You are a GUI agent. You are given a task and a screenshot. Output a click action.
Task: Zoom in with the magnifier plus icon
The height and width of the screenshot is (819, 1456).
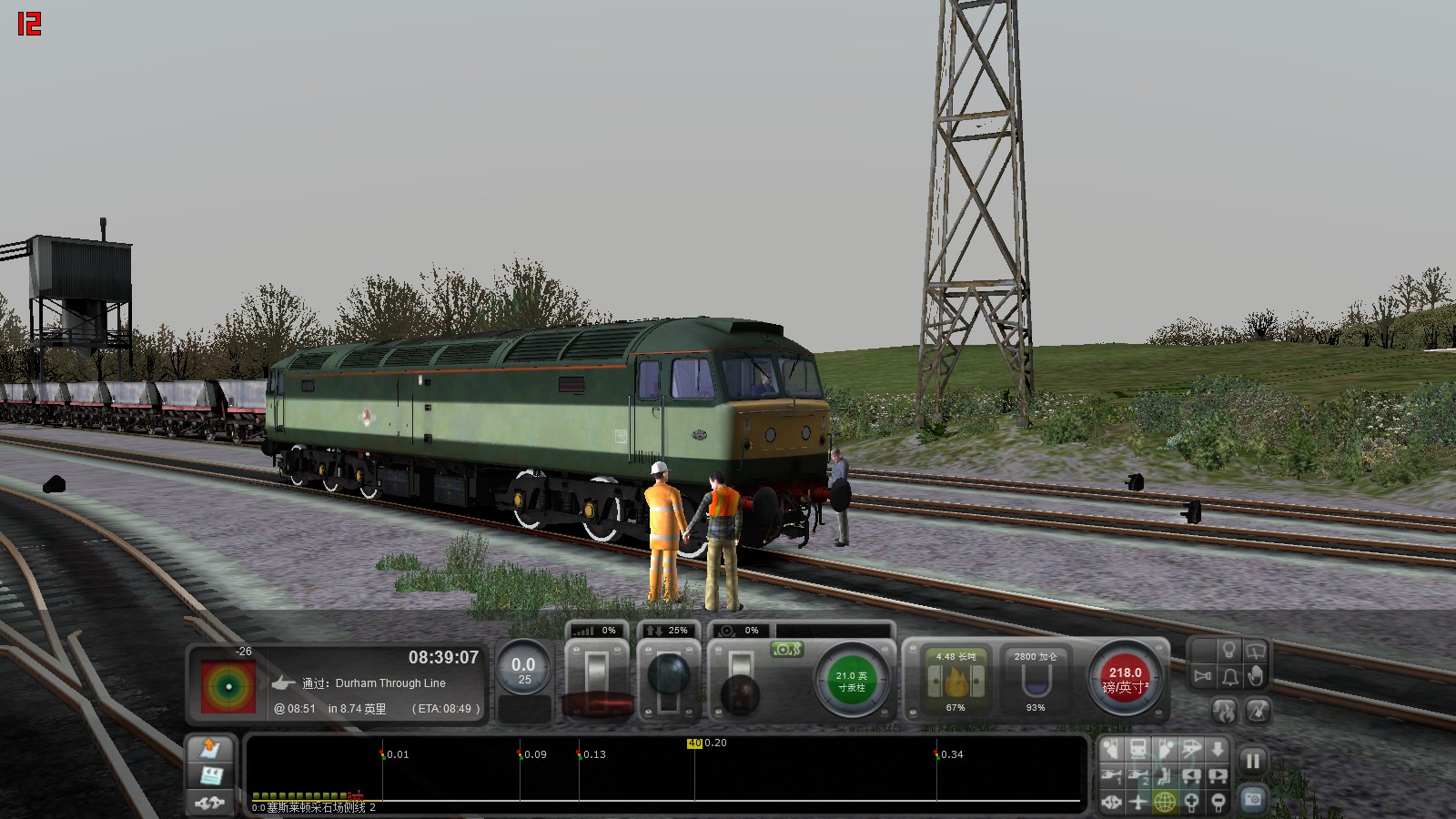pyautogui.click(x=1192, y=802)
